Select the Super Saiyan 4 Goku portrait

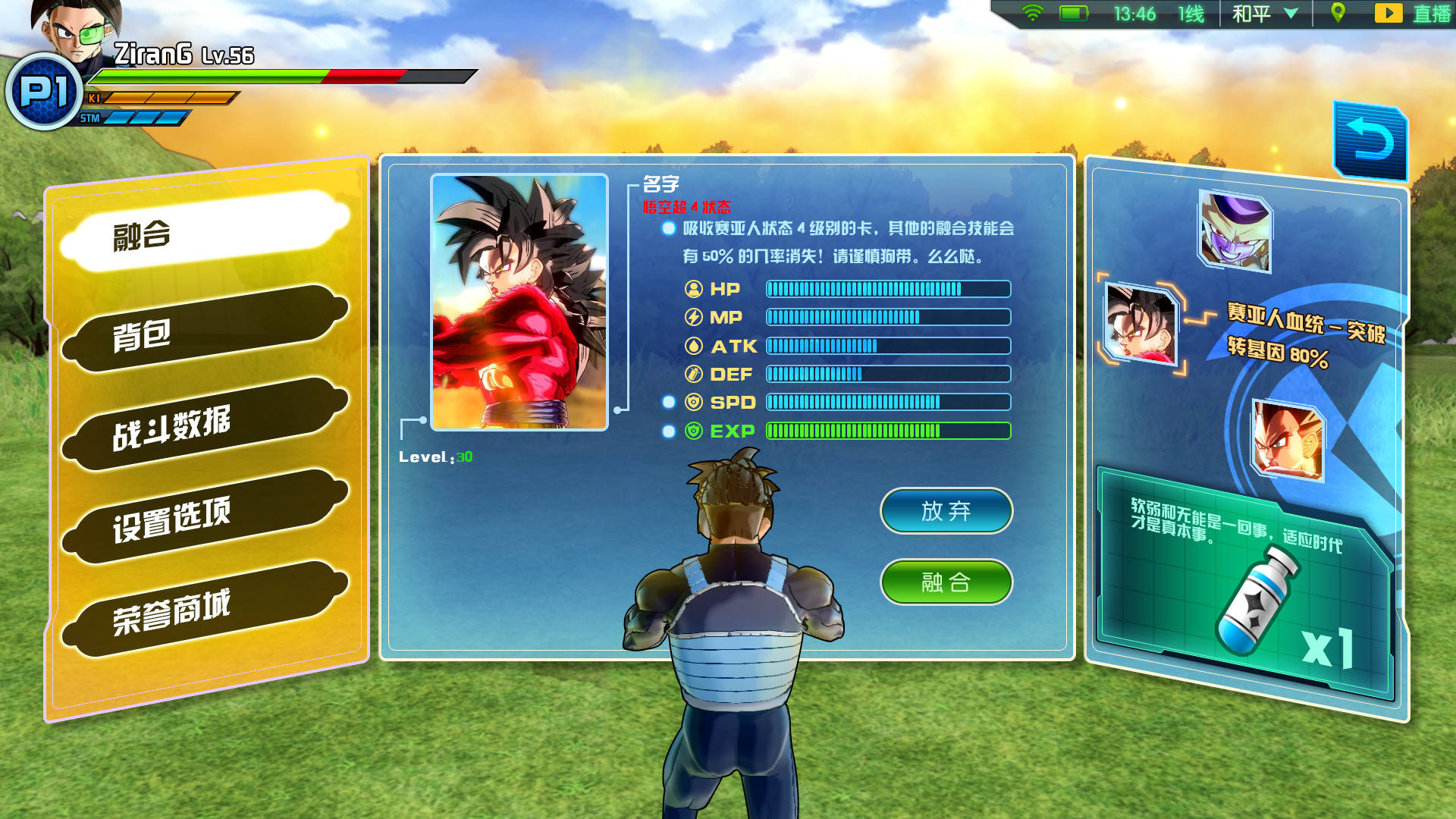click(x=1141, y=324)
